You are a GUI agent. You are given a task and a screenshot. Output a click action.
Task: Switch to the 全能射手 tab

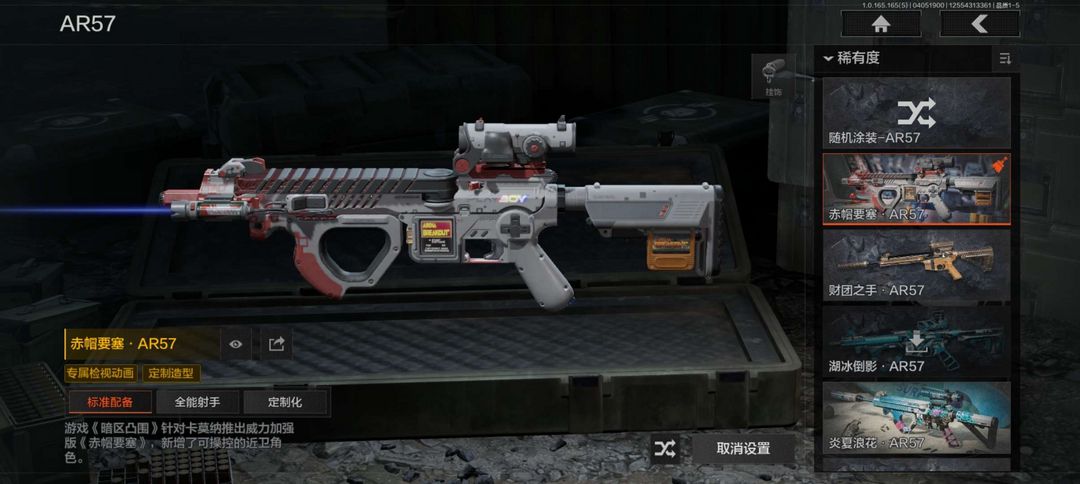198,402
